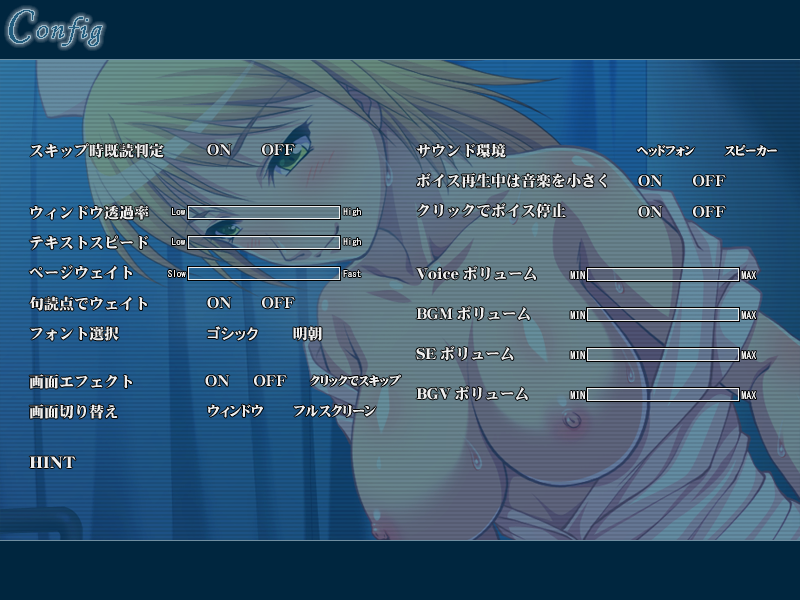The image size is (800, 600).
Task: Adjust the Voice volume slider
Action: pos(662,274)
